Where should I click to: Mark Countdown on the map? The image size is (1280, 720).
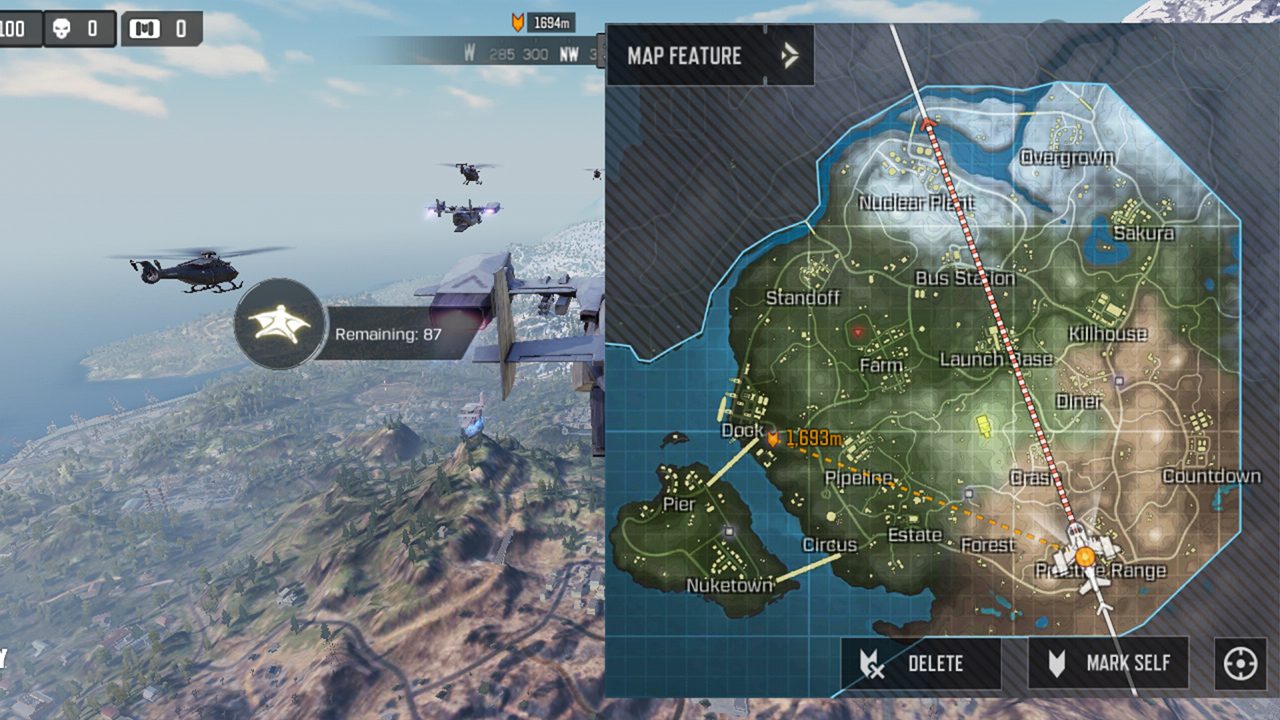pos(1211,476)
